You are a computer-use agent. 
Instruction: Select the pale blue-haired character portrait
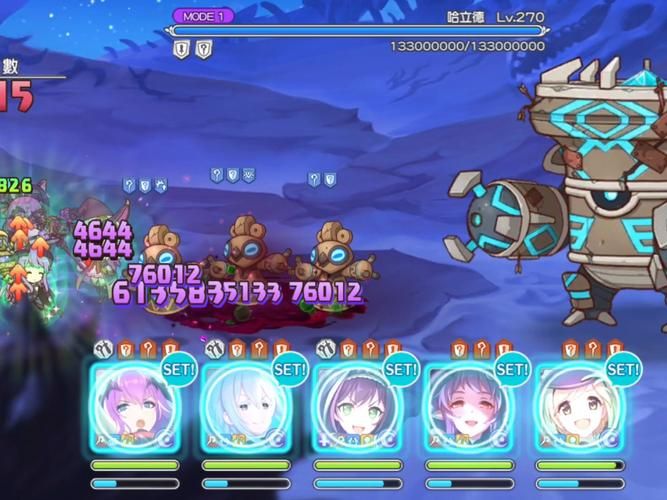point(245,410)
